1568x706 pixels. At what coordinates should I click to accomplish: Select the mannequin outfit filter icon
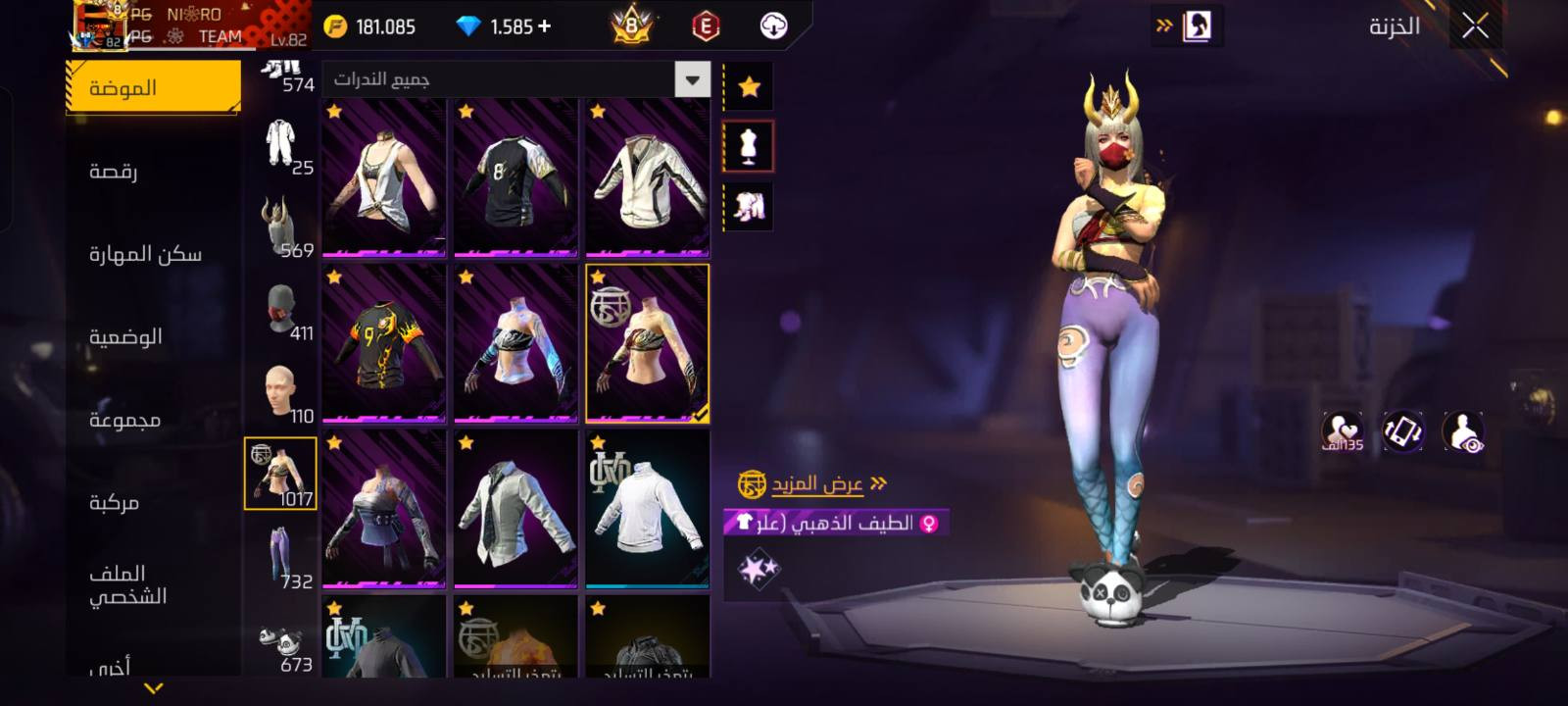(749, 147)
